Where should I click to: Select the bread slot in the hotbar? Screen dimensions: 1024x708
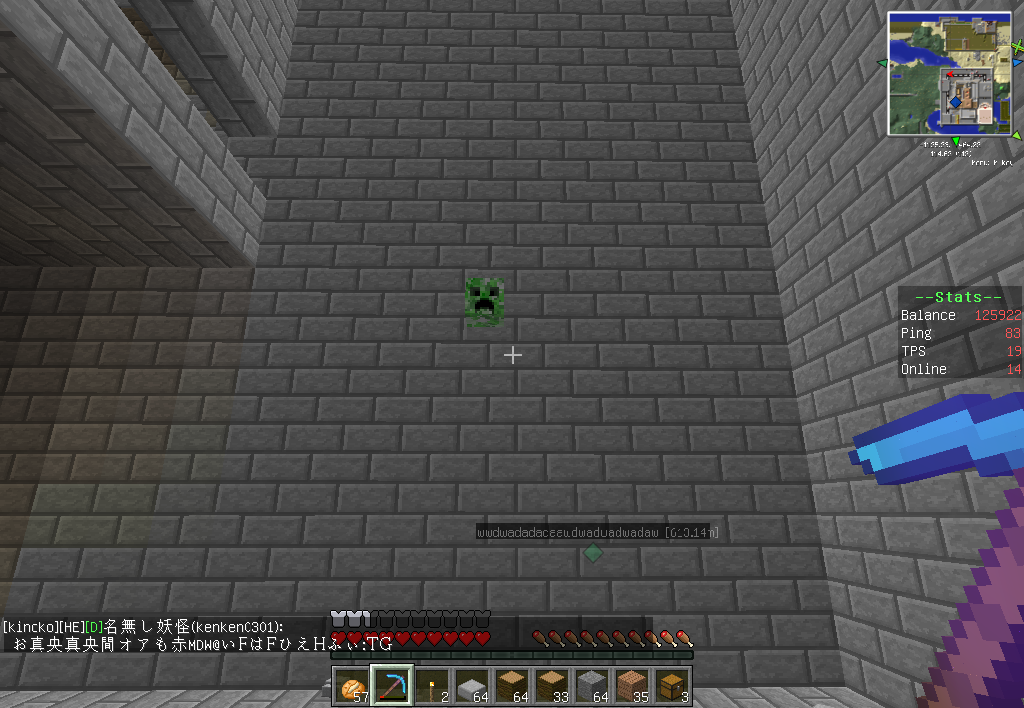coord(352,687)
